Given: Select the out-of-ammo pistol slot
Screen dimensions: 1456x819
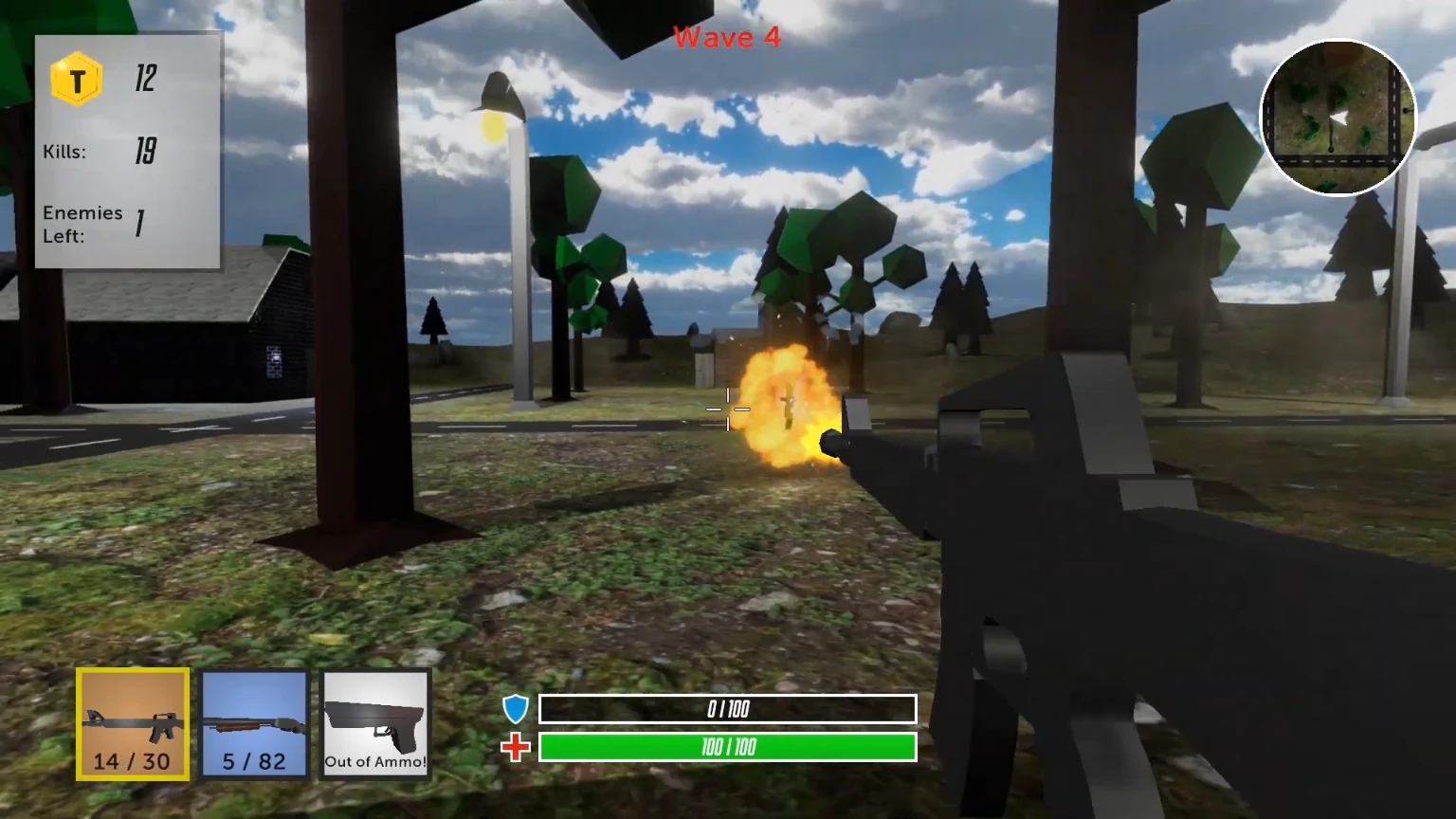Looking at the screenshot, I should pos(375,723).
